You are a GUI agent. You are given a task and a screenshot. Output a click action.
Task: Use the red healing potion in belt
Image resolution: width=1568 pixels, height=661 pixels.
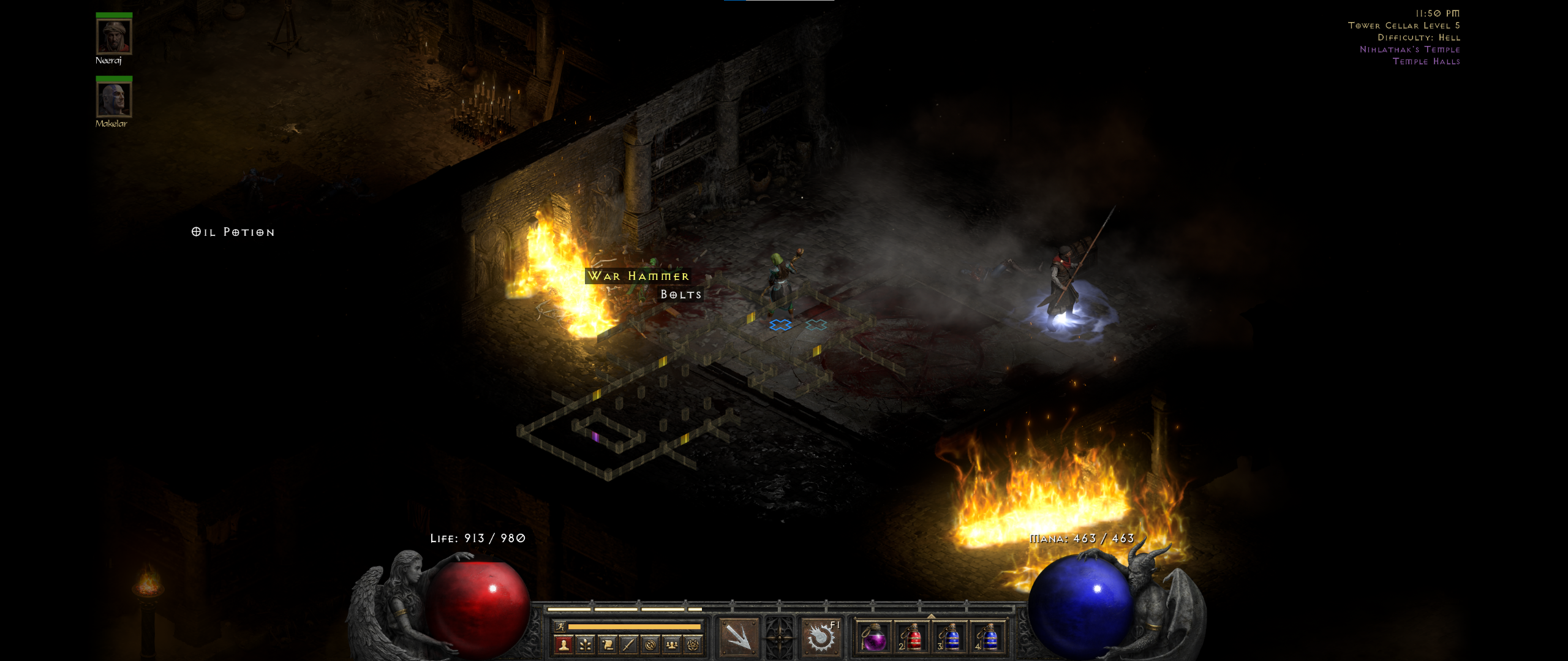(913, 638)
